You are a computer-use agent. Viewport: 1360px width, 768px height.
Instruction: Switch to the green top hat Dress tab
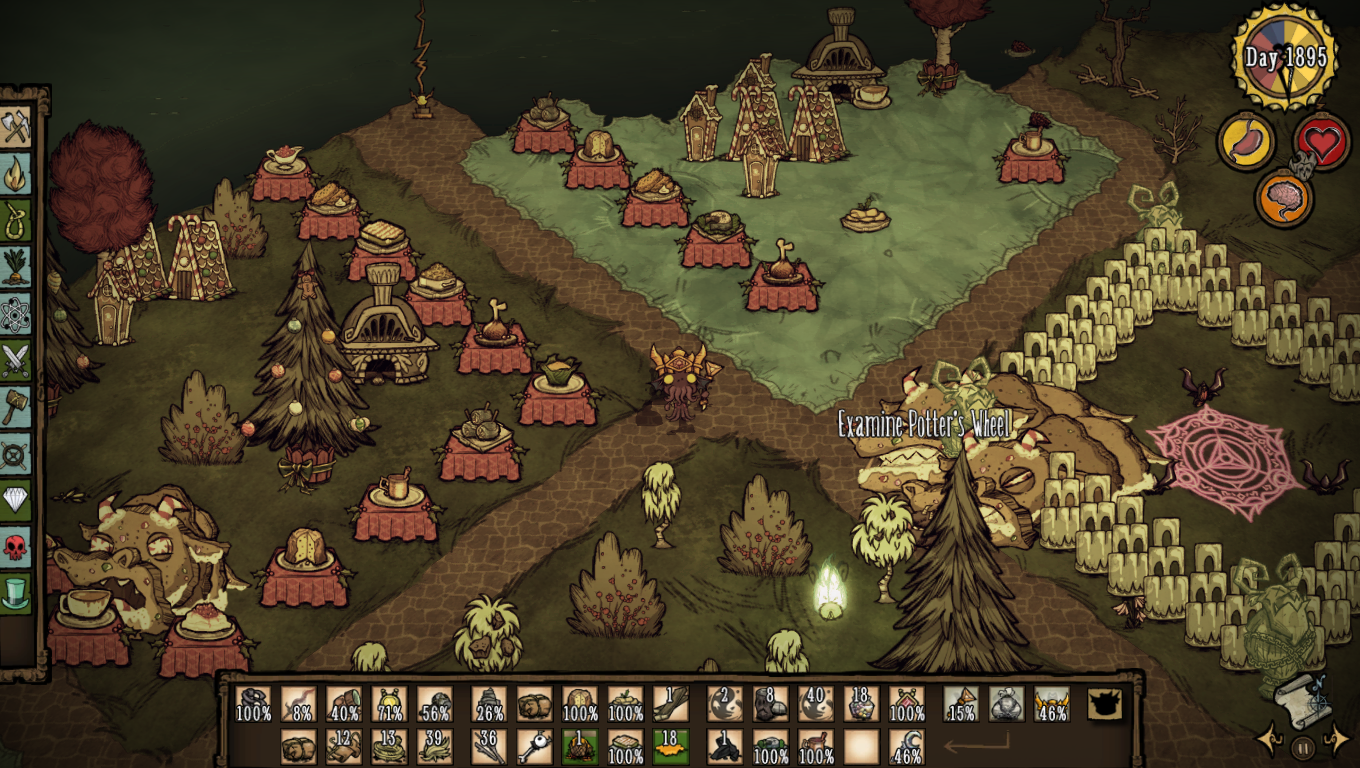tap(16, 592)
